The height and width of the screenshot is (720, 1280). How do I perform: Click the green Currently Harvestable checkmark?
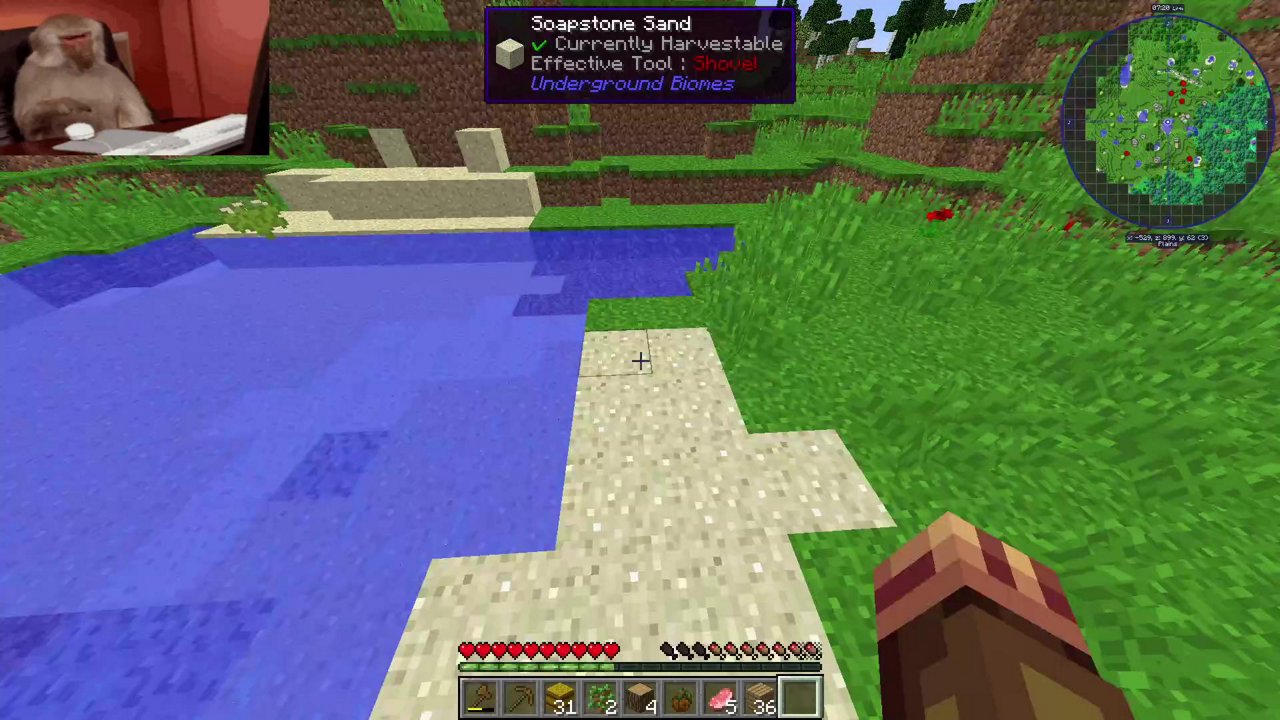pyautogui.click(x=539, y=43)
